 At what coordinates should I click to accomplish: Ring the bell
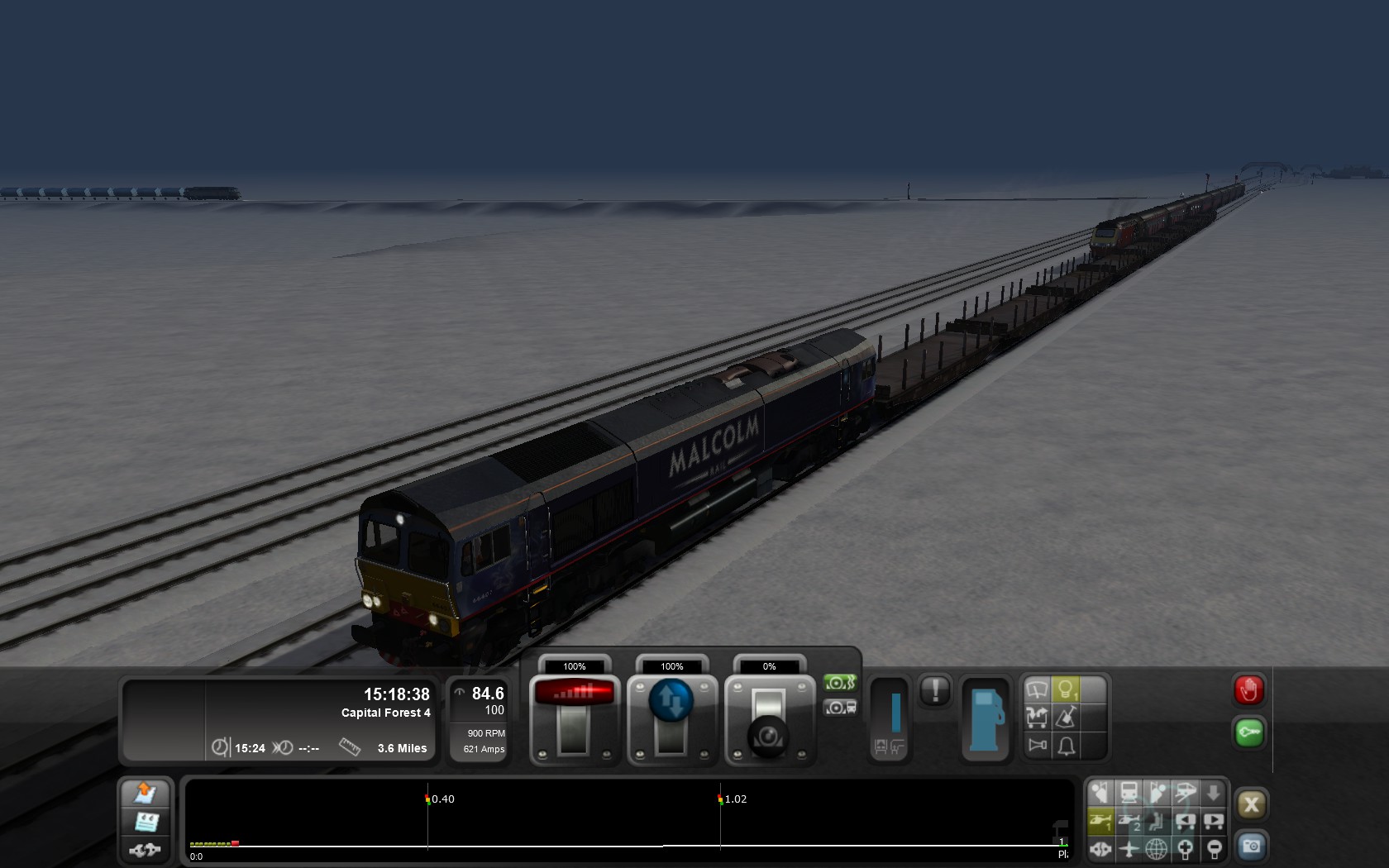(1066, 746)
